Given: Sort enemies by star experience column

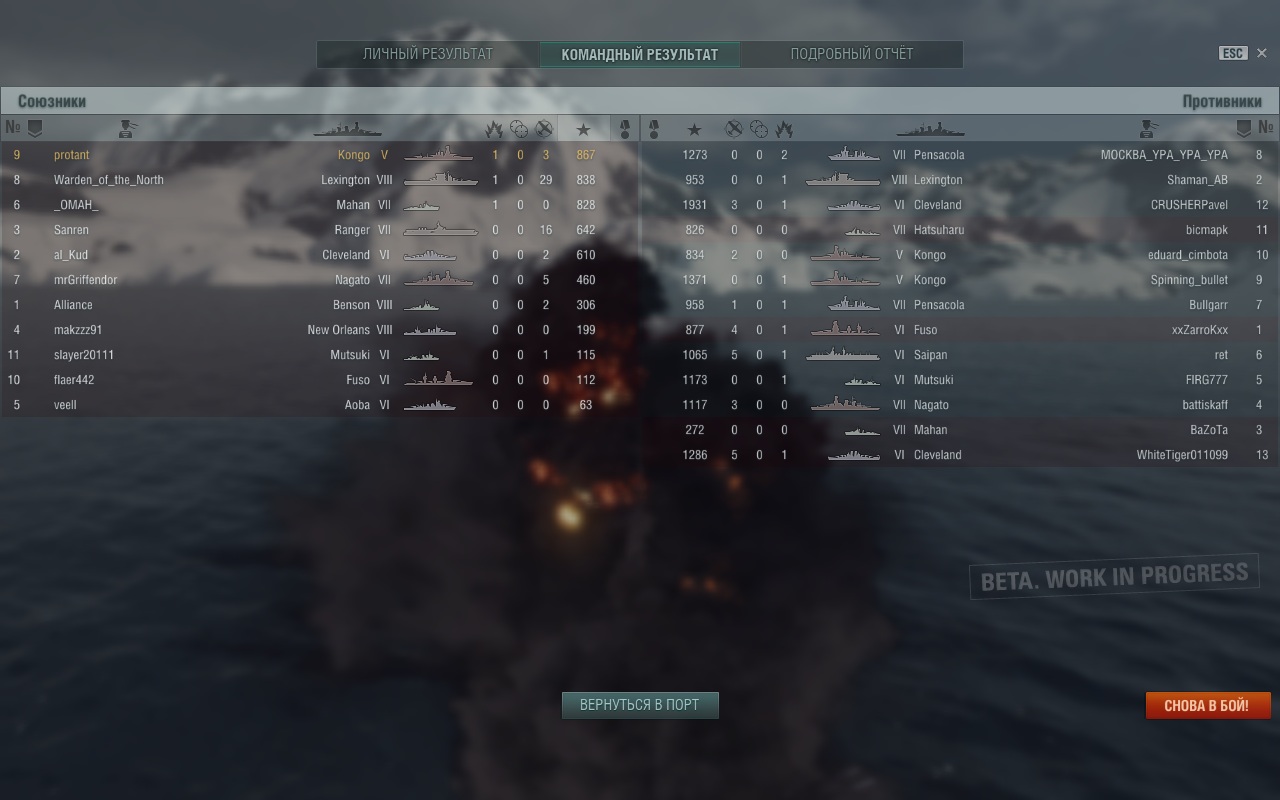Looking at the screenshot, I should [694, 129].
